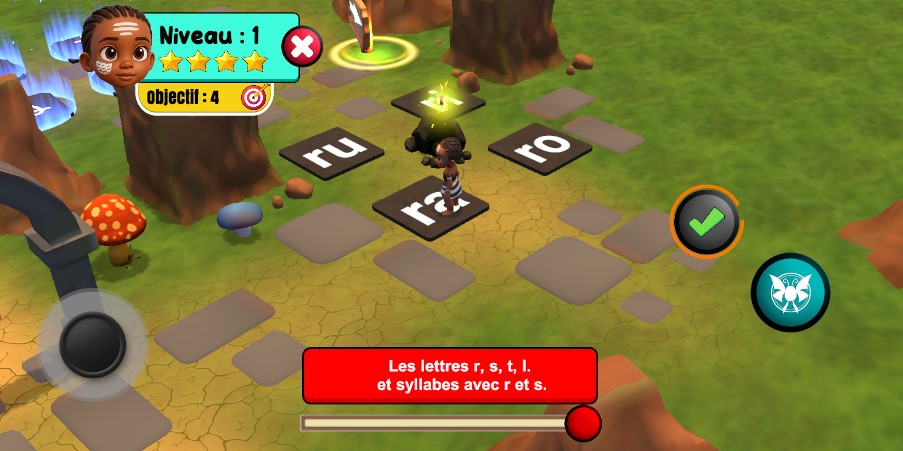The image size is (903, 451).
Task: Tap the red lesson instruction banner
Action: (x=450, y=375)
